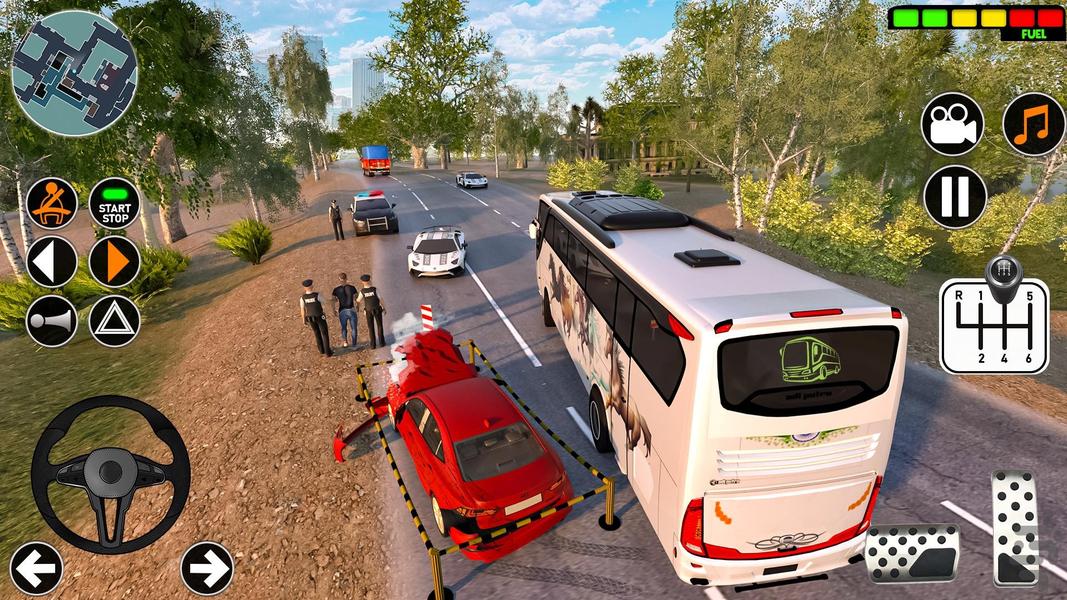Select the gear shifter panel
The width and height of the screenshot is (1067, 600).
994,318
